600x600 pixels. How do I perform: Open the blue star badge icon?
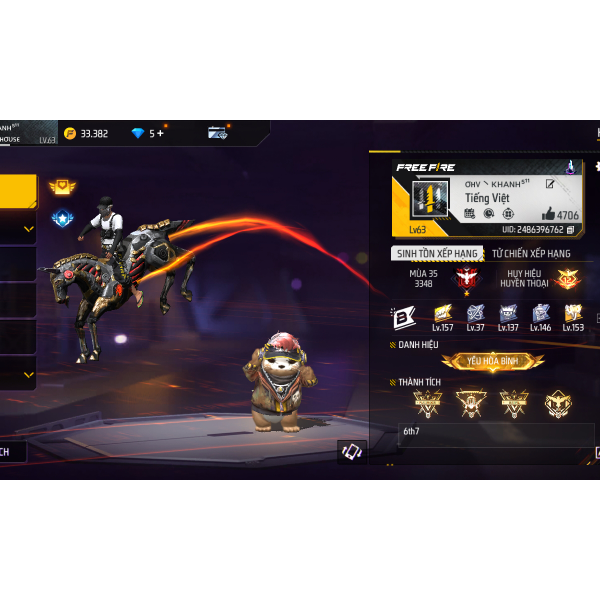click(62, 217)
